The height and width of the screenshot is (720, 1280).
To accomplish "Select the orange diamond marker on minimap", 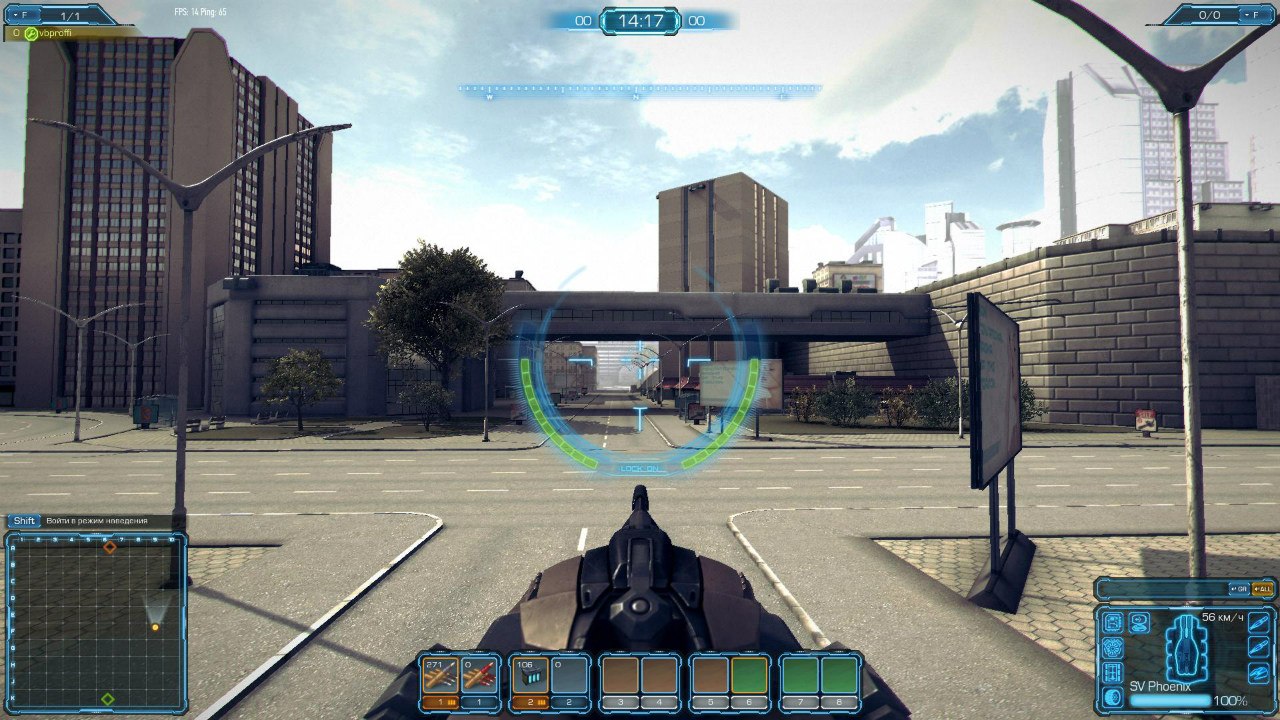I will pyautogui.click(x=110, y=547).
